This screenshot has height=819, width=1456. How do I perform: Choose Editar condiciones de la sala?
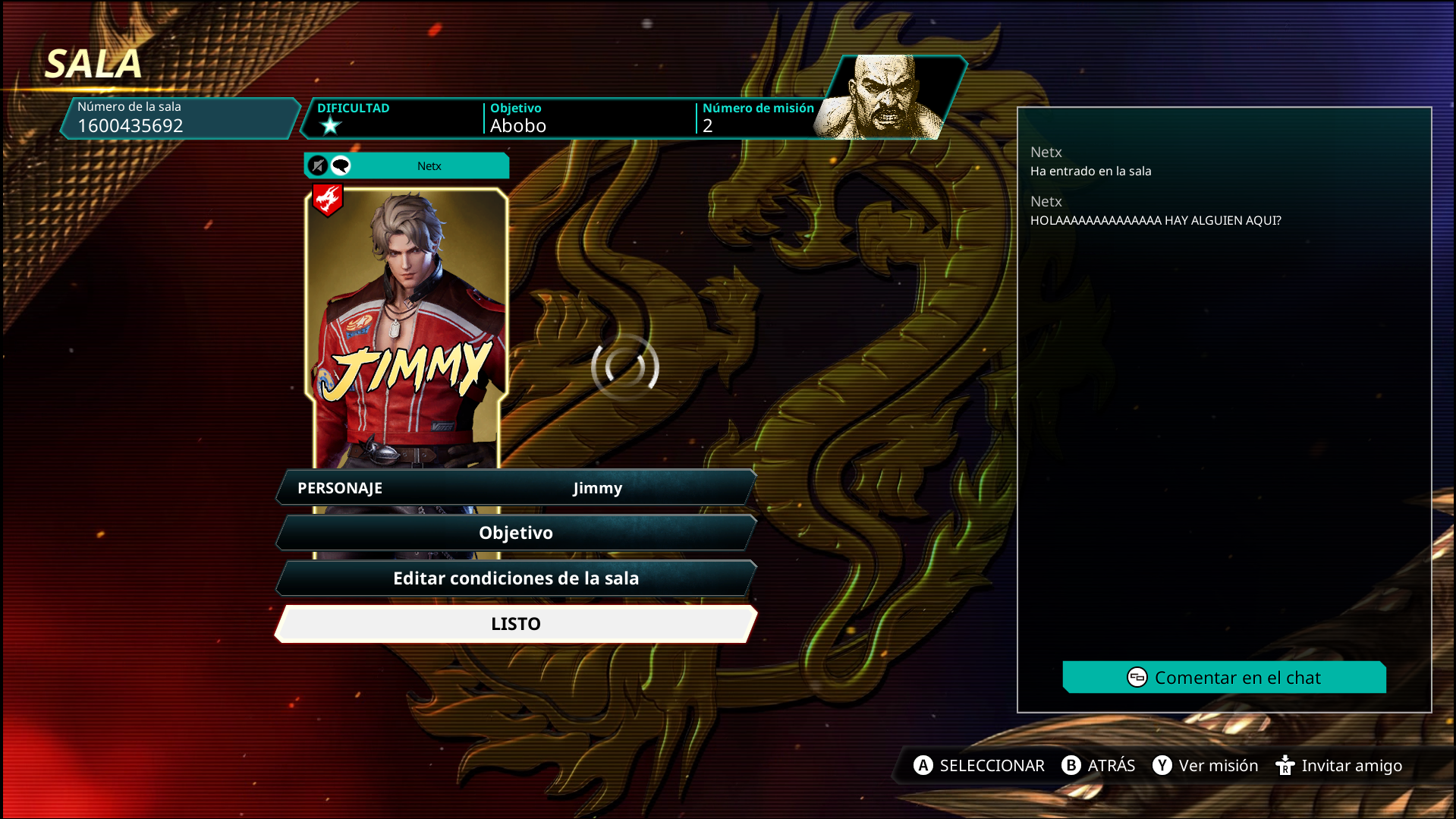pyautogui.click(x=516, y=578)
